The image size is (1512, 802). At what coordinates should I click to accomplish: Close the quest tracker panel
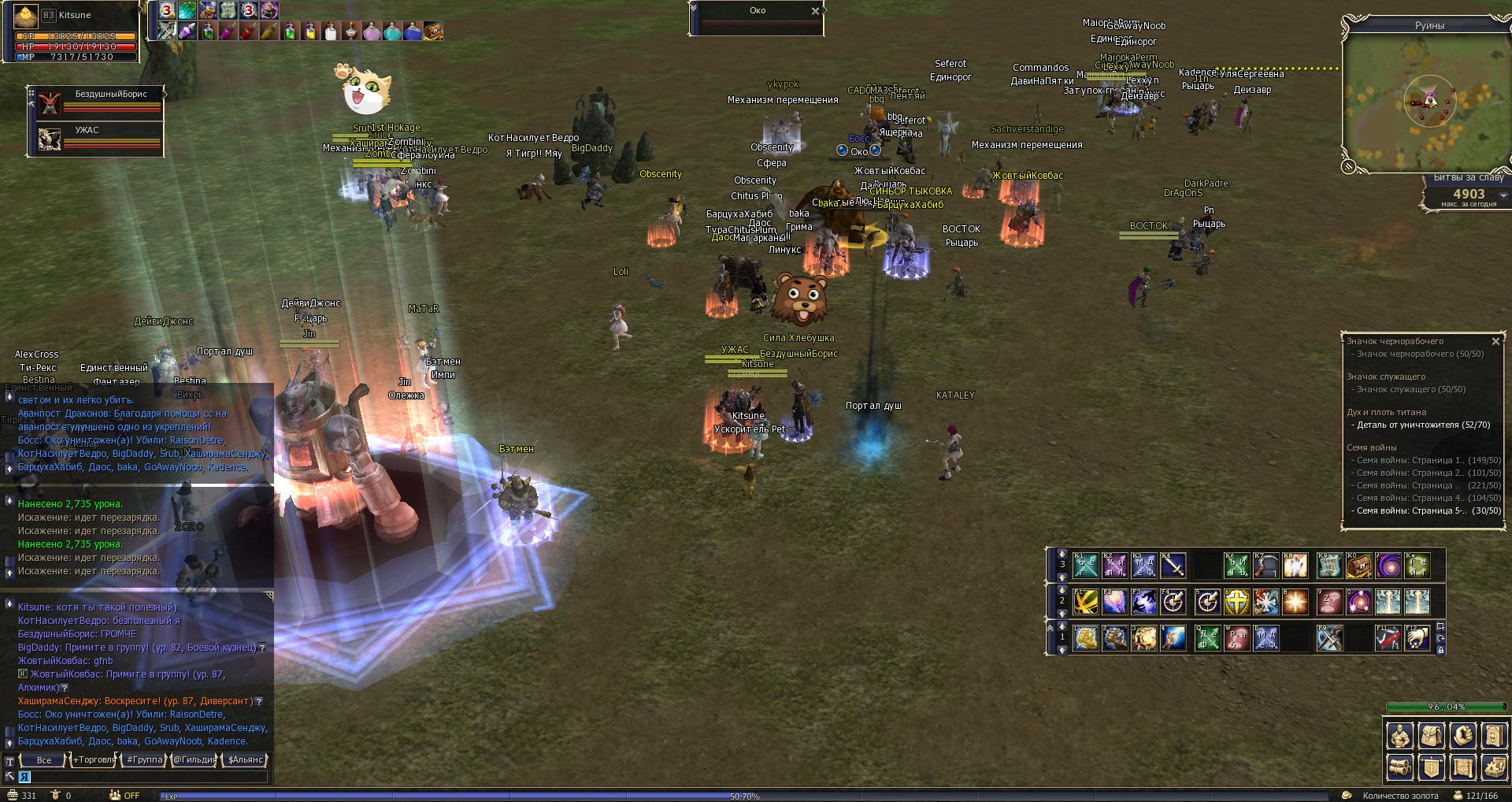[x=1495, y=341]
